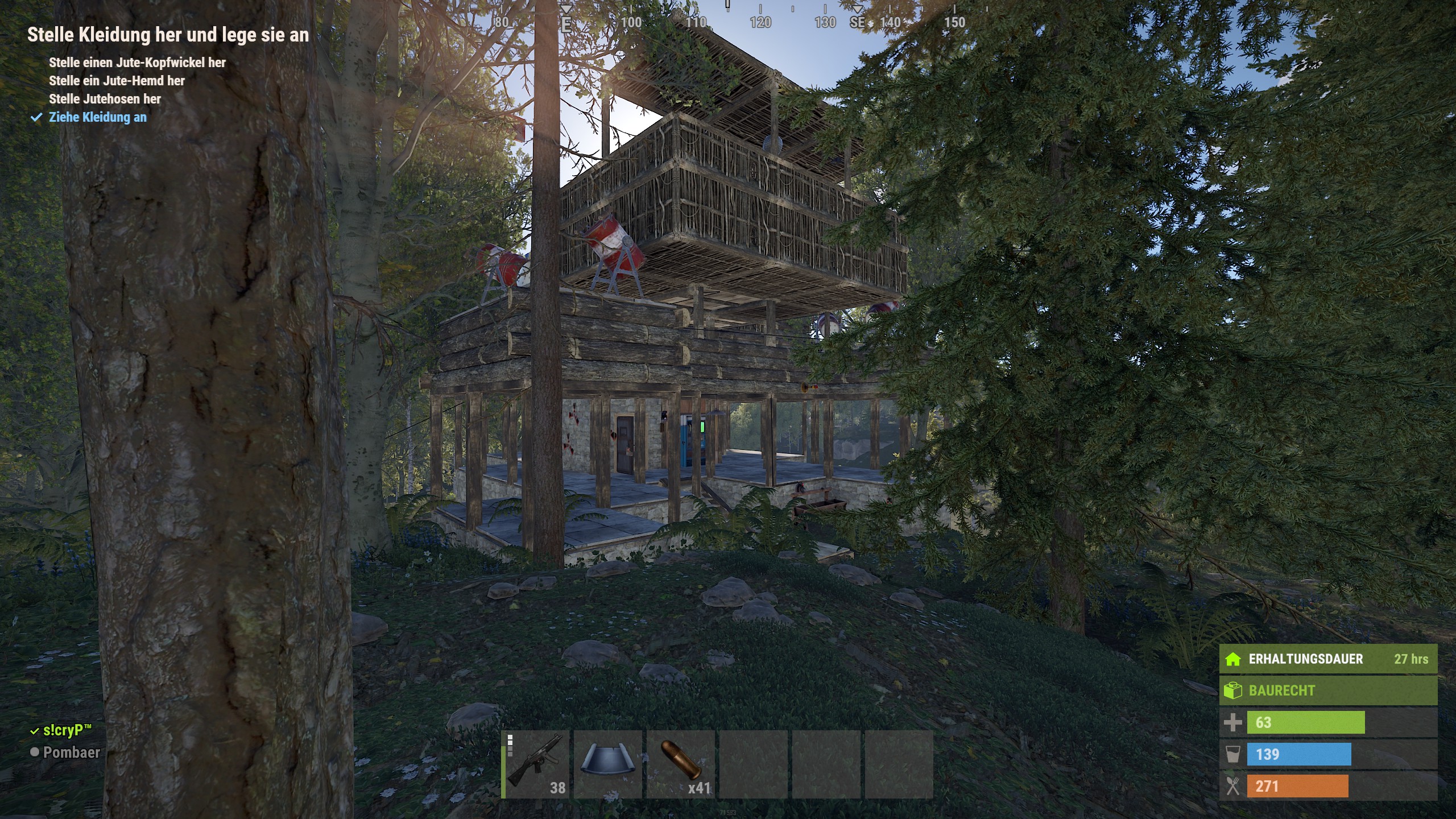Image resolution: width=1456 pixels, height=819 pixels.
Task: Click the 'Stelle Jutehosen her' objective
Action: (x=105, y=99)
